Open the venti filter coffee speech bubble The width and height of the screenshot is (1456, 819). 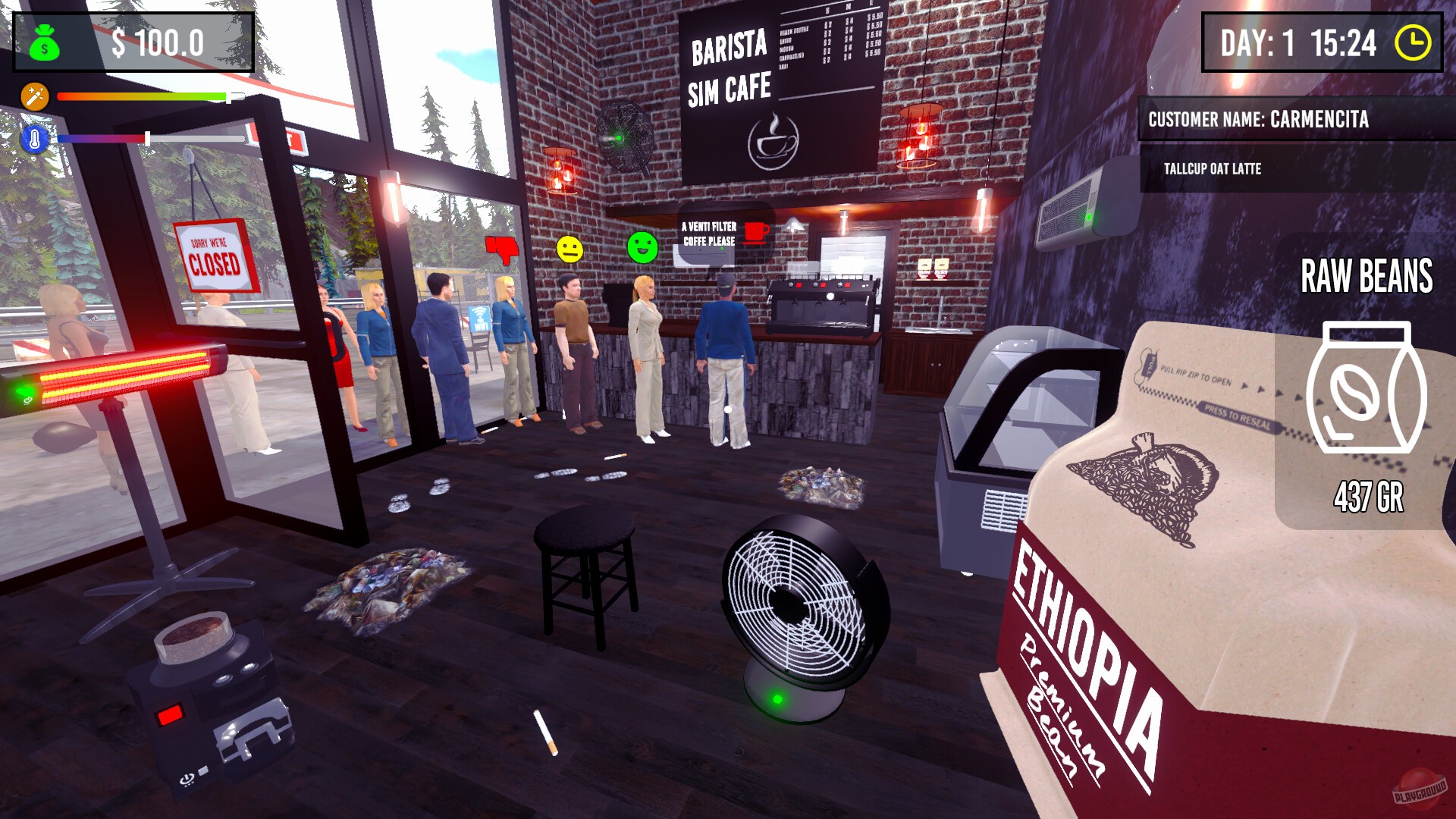pyautogui.click(x=707, y=232)
